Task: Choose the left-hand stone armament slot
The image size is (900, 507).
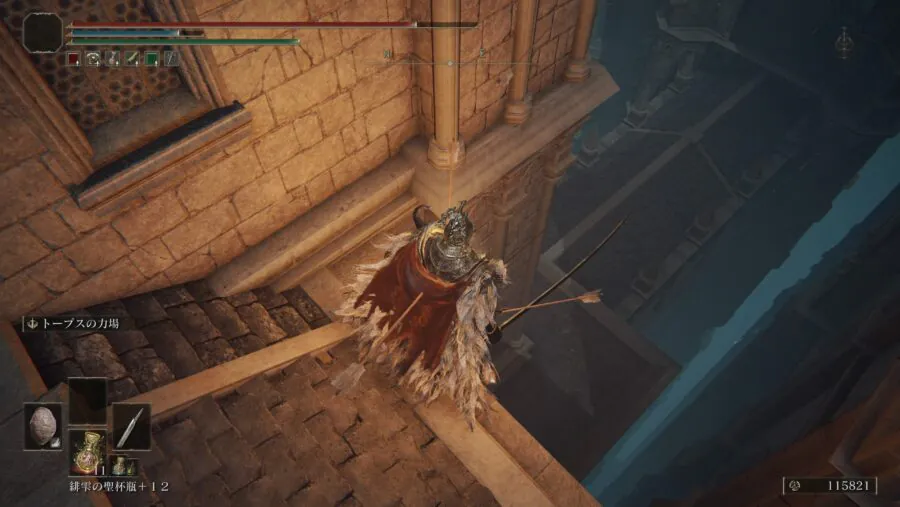Action: click(43, 426)
